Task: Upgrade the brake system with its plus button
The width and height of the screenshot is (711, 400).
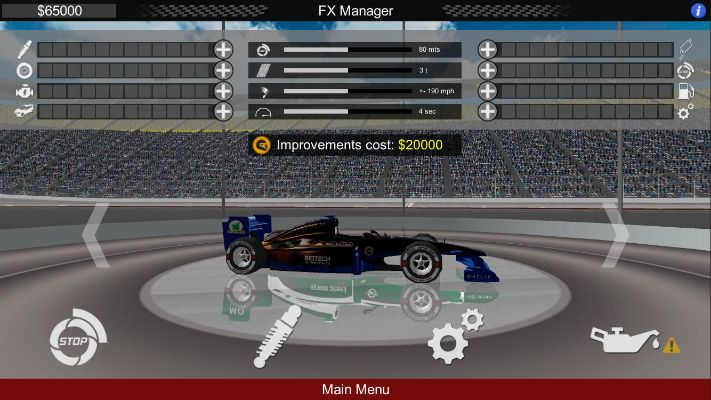Action: pos(487,70)
